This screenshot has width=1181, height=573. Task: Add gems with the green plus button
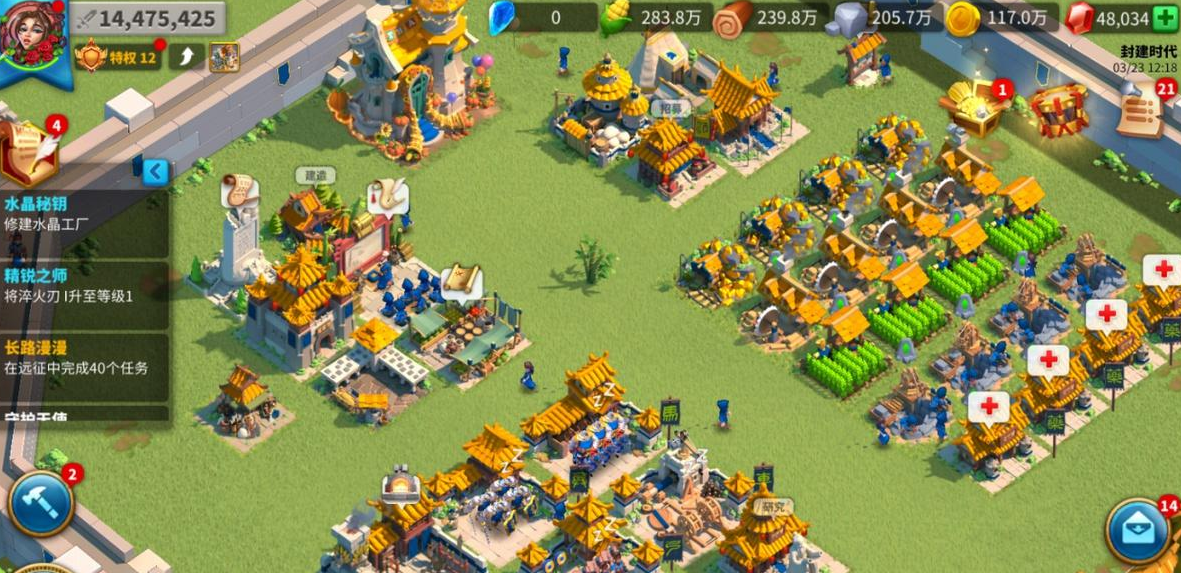[x=1165, y=18]
